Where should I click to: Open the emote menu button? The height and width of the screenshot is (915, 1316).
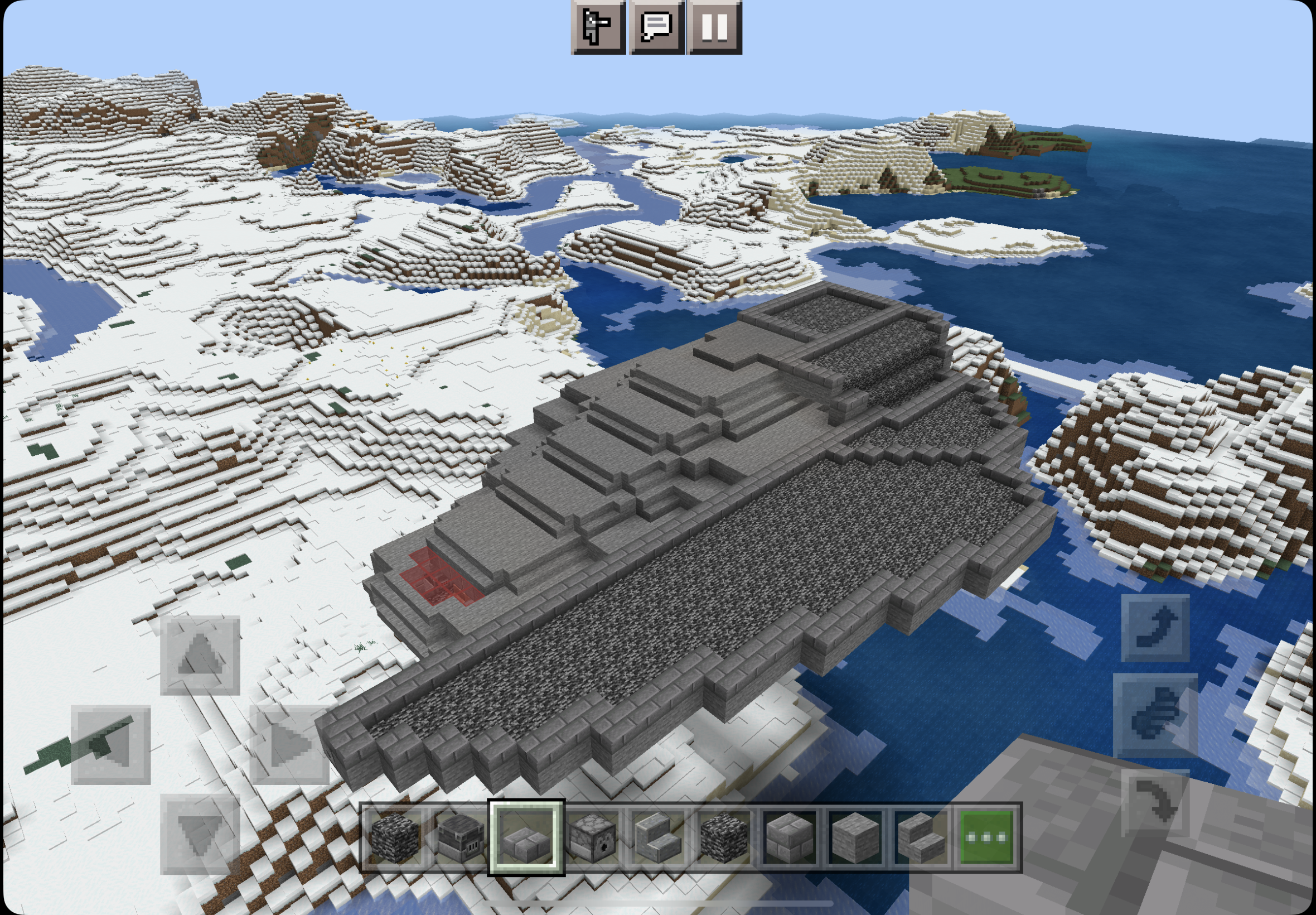coord(598,27)
